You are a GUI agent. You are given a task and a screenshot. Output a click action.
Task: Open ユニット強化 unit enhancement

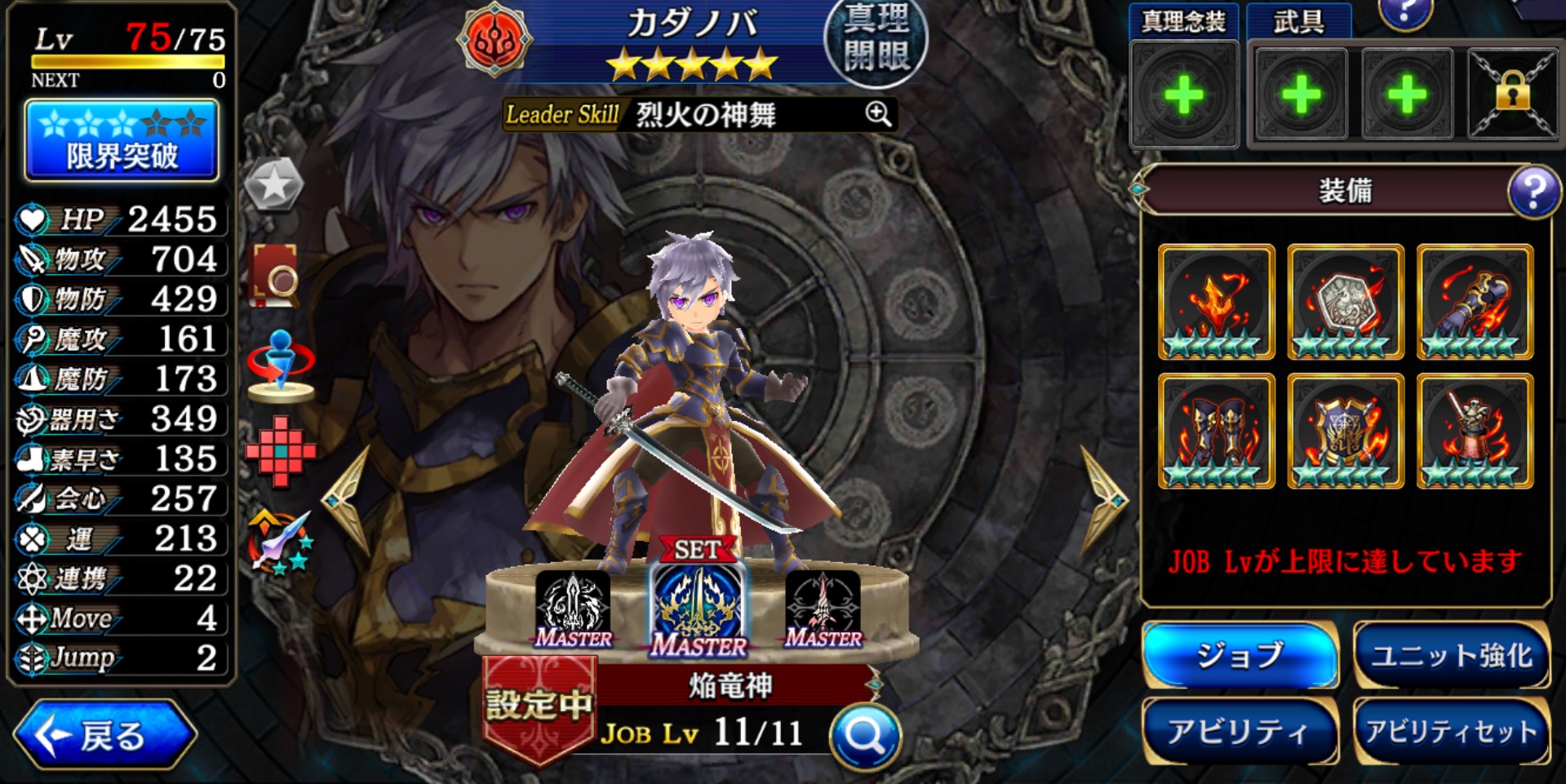(1451, 655)
